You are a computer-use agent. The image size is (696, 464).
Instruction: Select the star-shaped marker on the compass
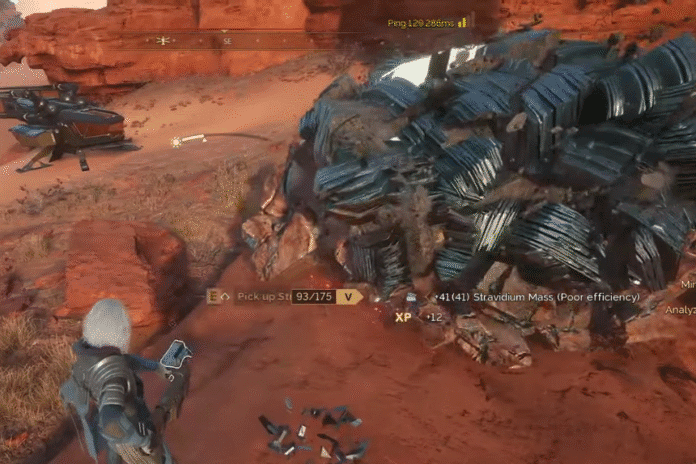163,41
